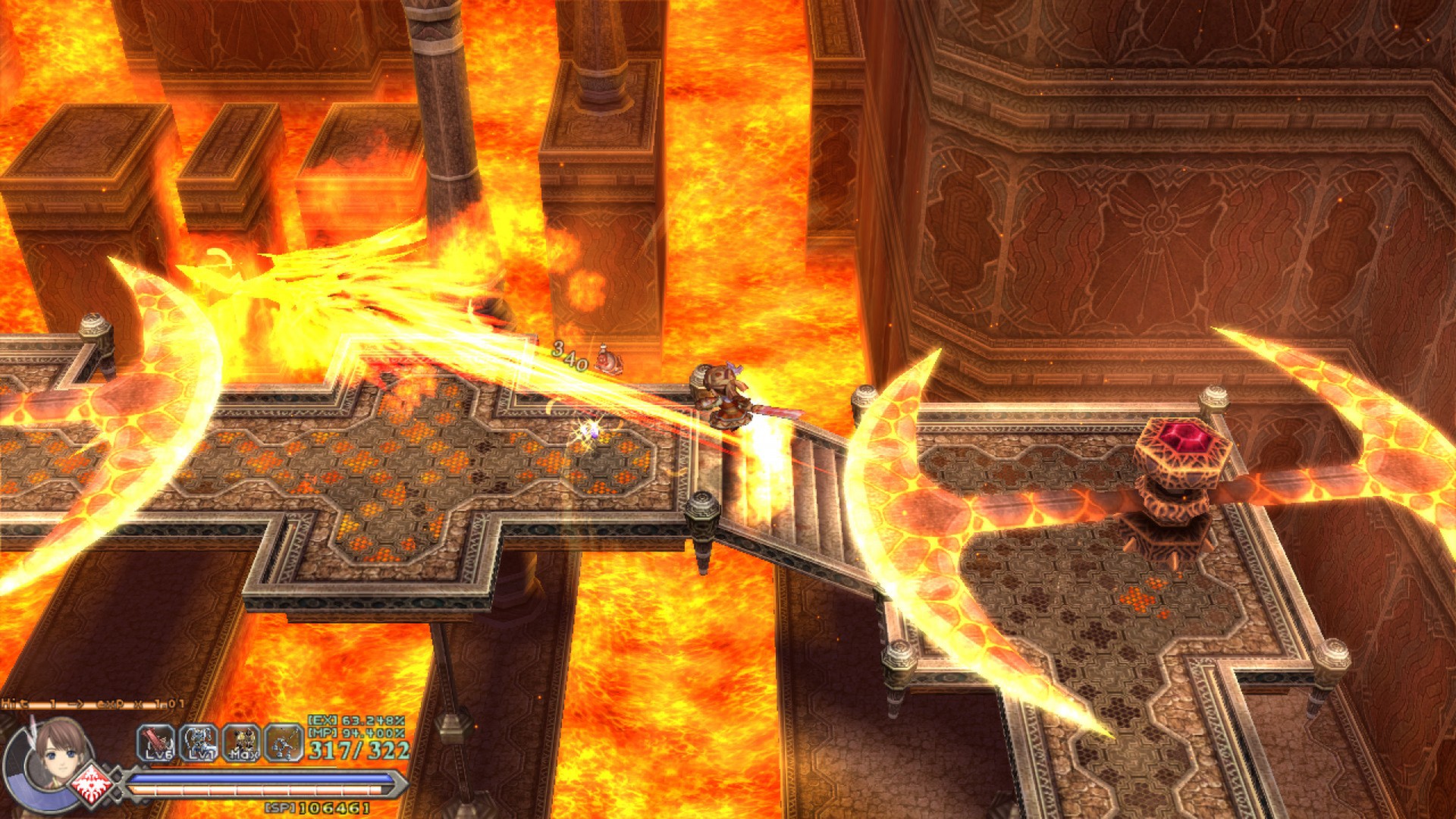This screenshot has height=819, width=1456.
Task: Click the red emblem crest beside the portrait
Action: click(x=93, y=786)
